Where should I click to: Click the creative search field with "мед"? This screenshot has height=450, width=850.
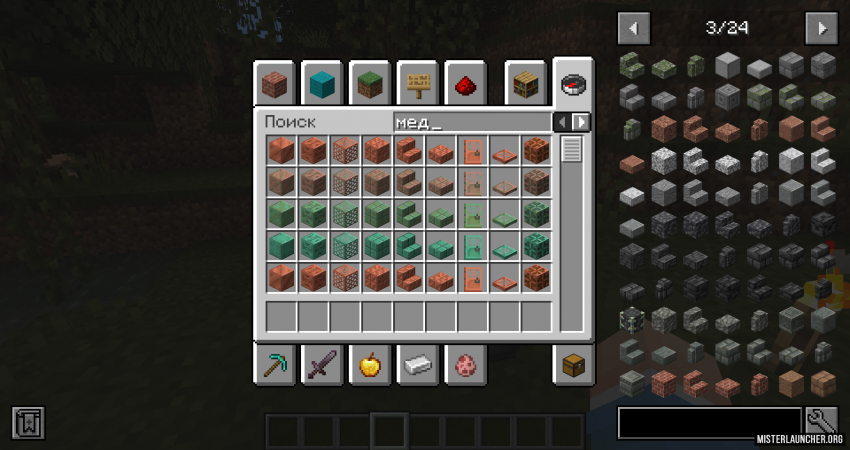click(472, 122)
